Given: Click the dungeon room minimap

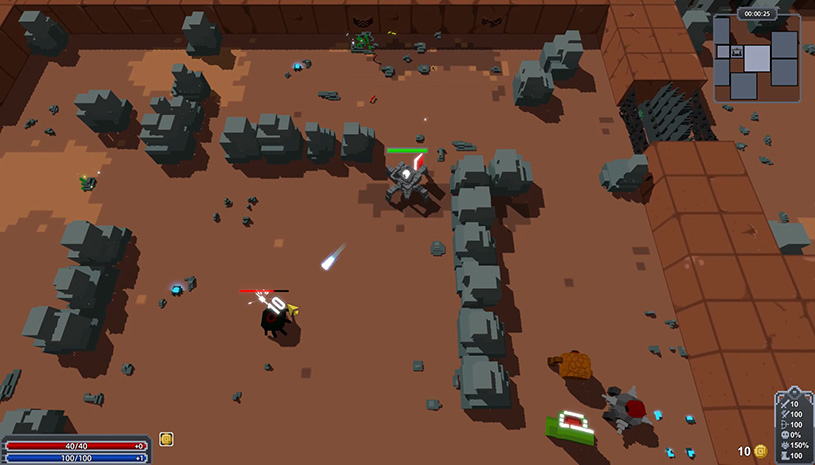Looking at the screenshot, I should (756, 59).
